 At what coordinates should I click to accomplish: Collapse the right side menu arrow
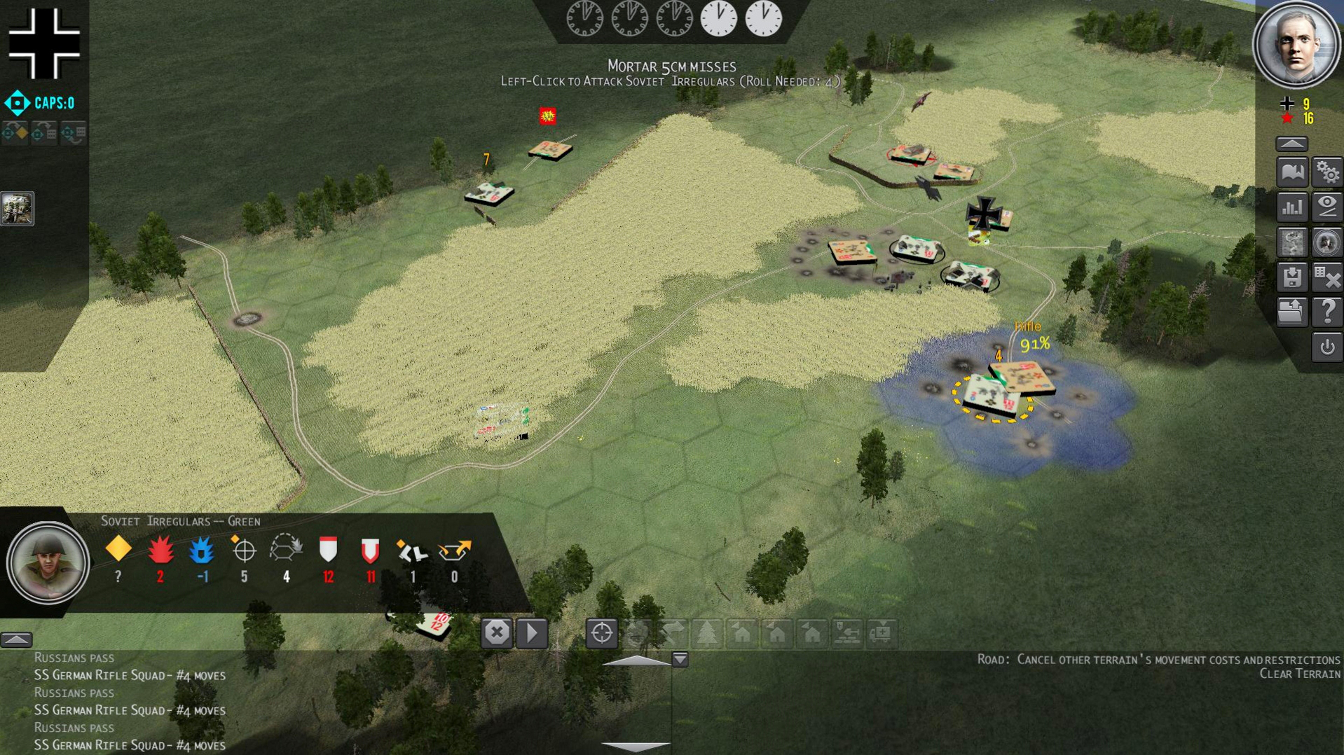point(1292,144)
